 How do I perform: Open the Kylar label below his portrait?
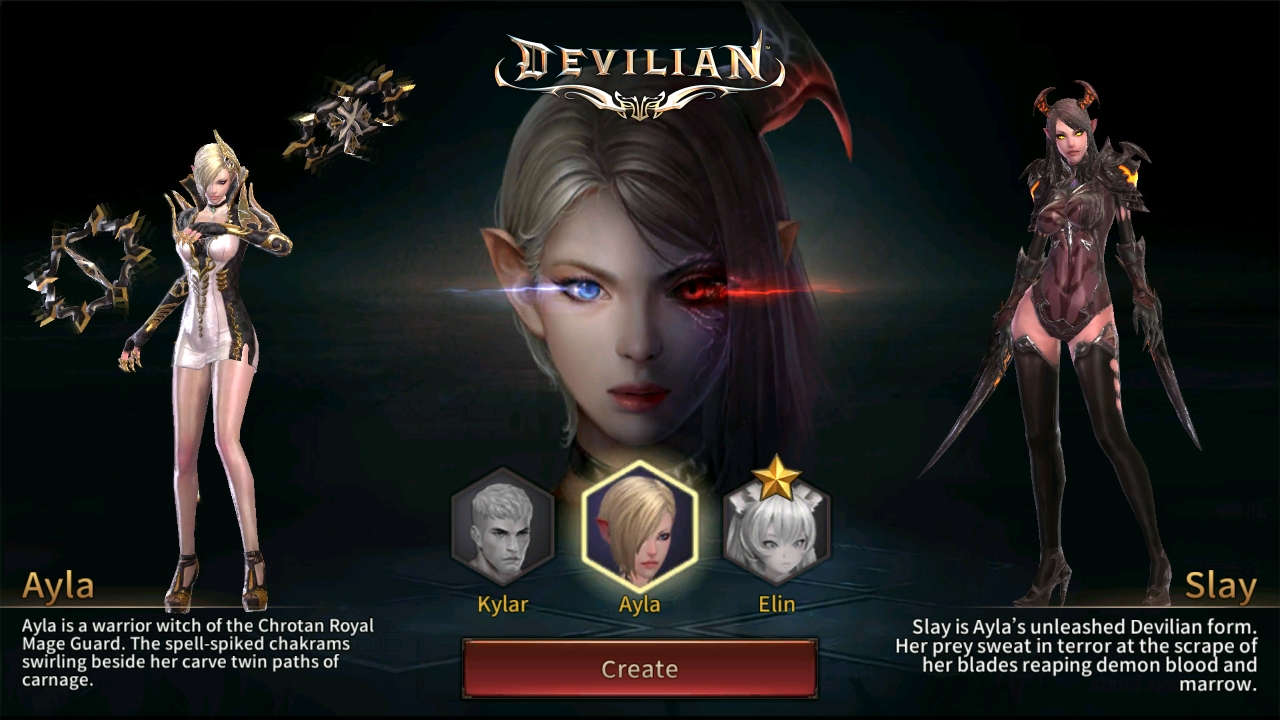pos(502,604)
